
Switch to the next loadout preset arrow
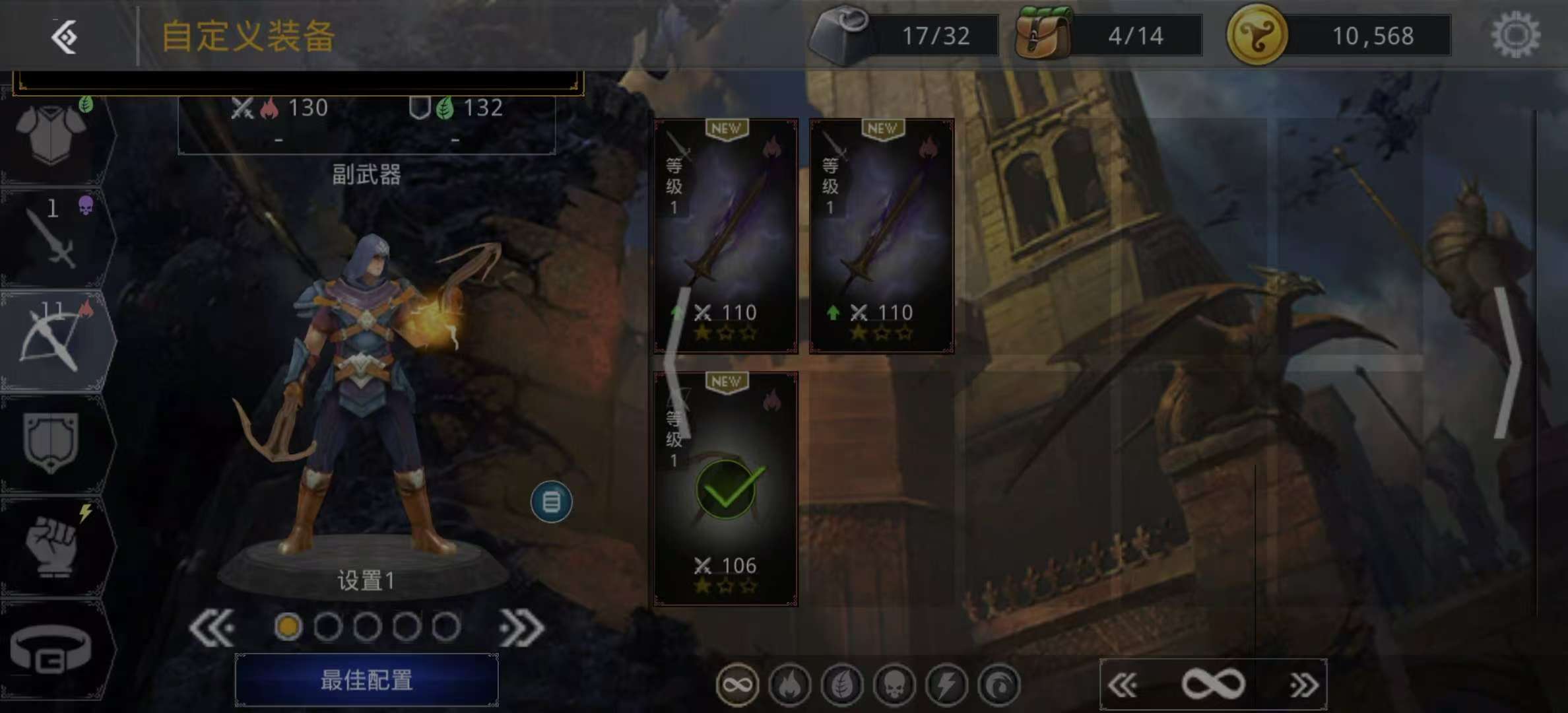click(521, 627)
